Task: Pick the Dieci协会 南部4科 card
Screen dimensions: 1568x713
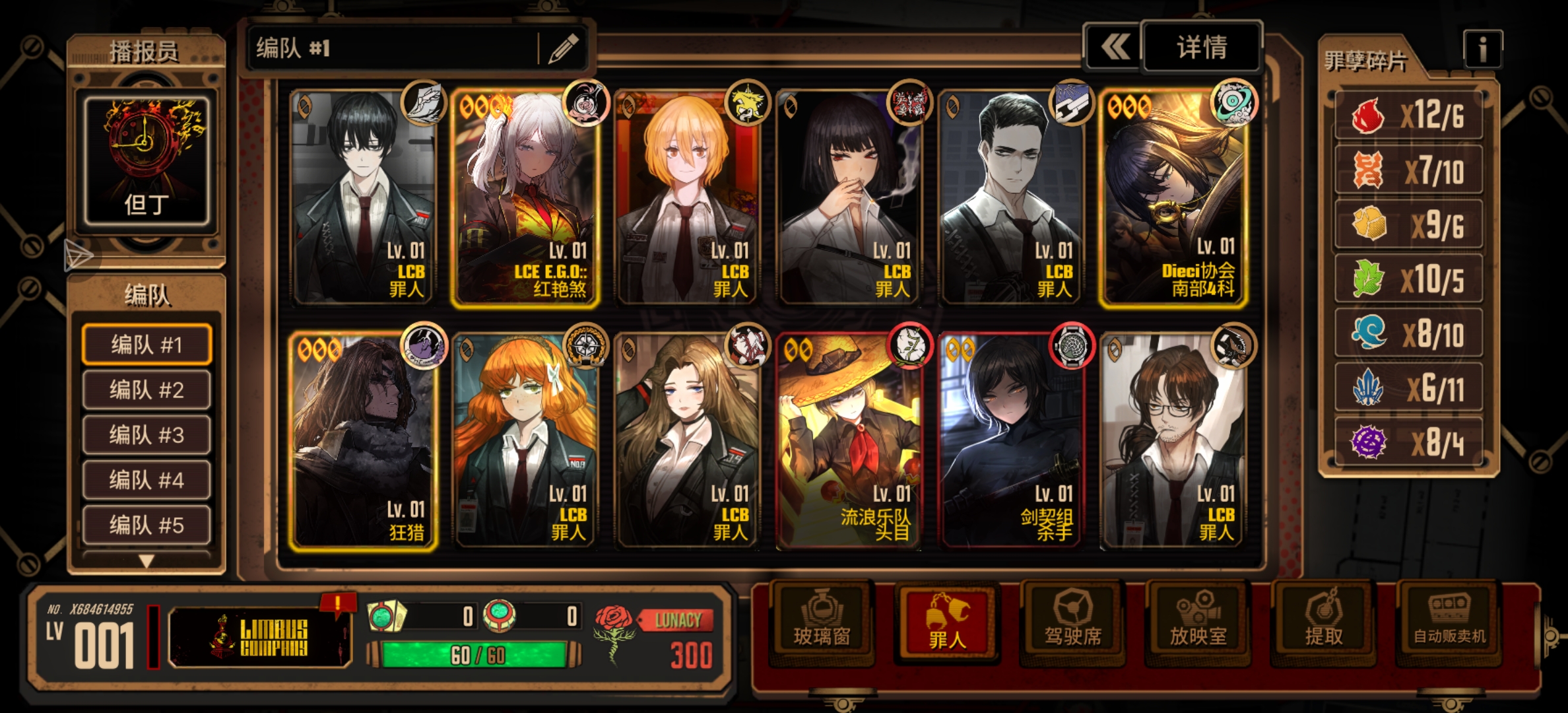Action: pyautogui.click(x=1173, y=199)
